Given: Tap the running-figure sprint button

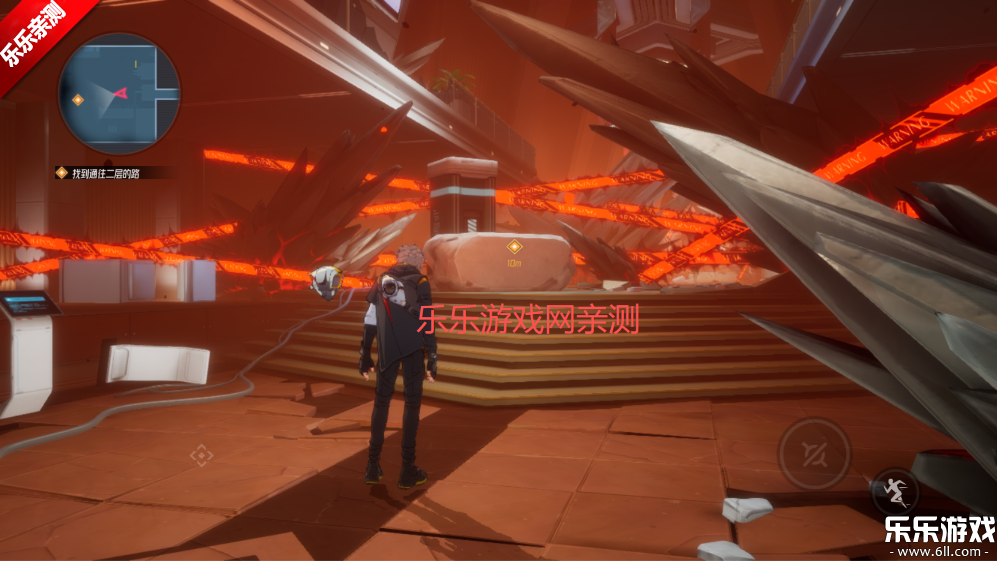Looking at the screenshot, I should point(894,491).
